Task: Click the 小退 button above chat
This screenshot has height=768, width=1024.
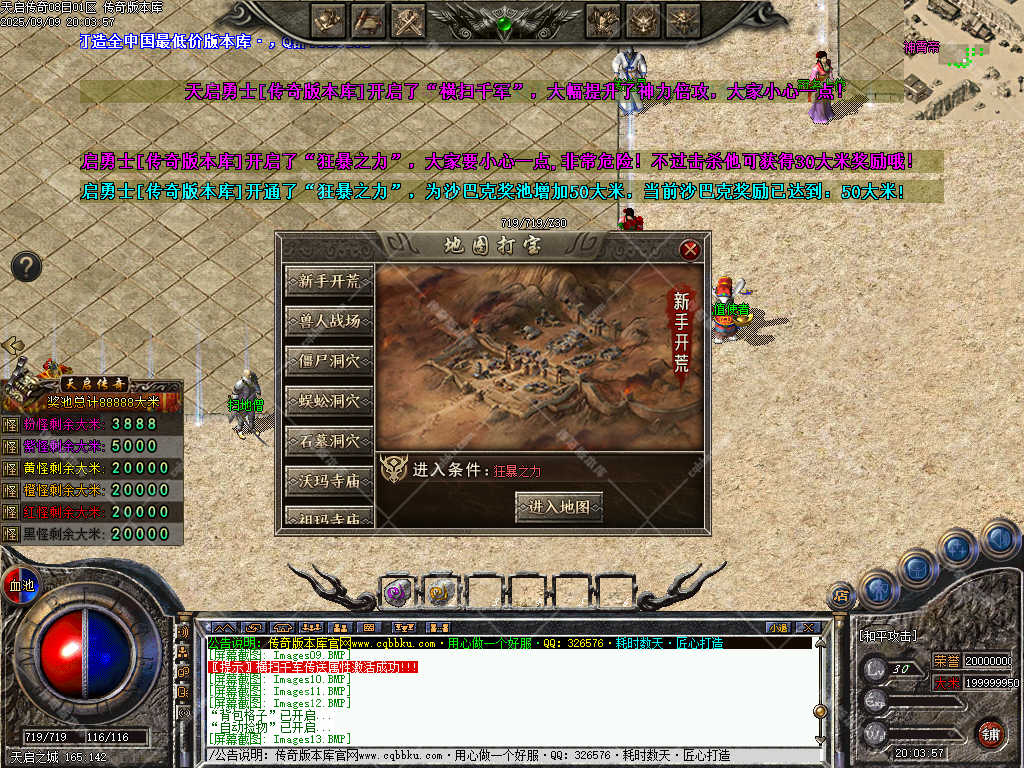Action: pyautogui.click(x=778, y=627)
